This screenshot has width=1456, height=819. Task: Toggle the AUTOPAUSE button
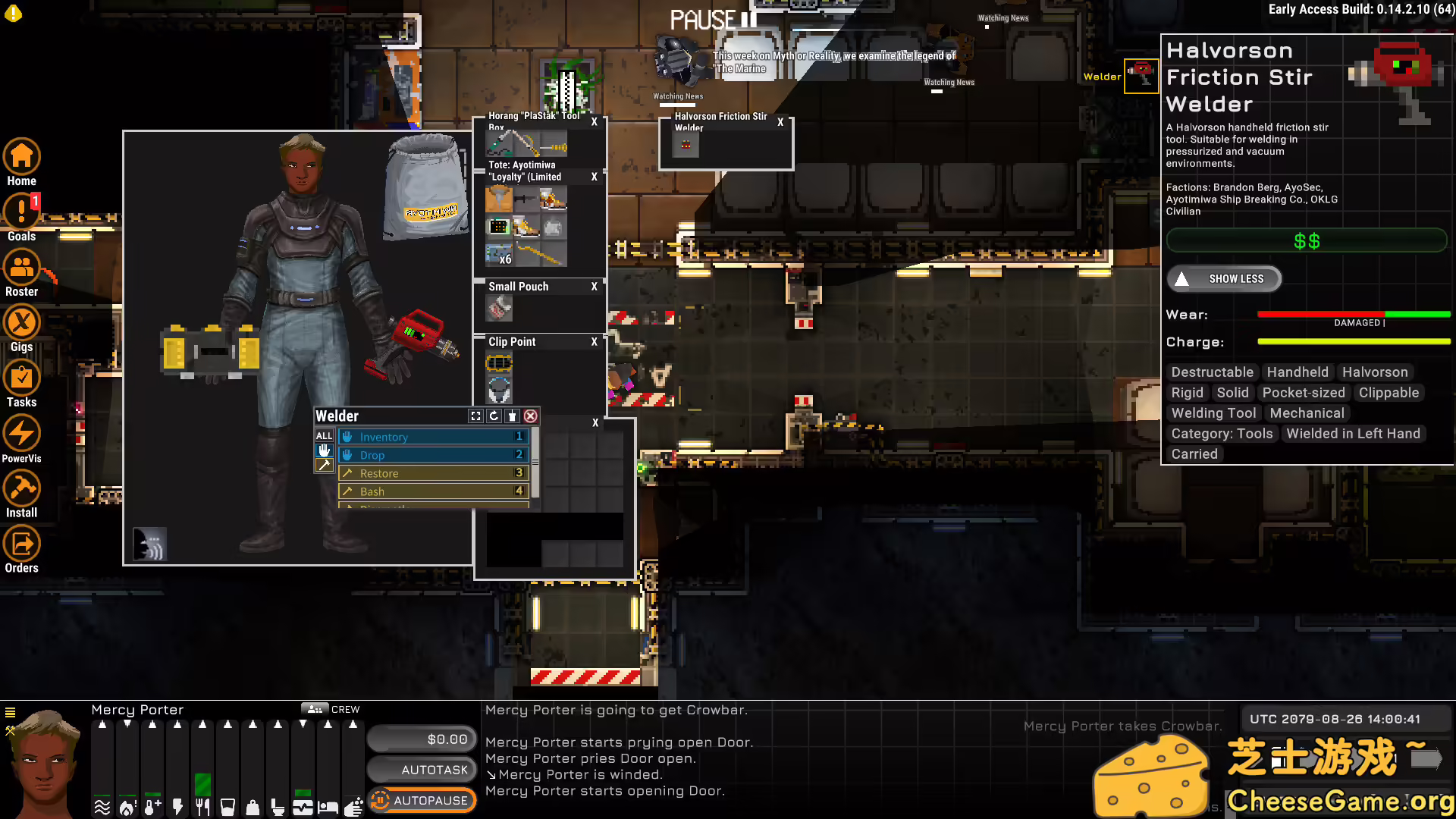point(422,800)
